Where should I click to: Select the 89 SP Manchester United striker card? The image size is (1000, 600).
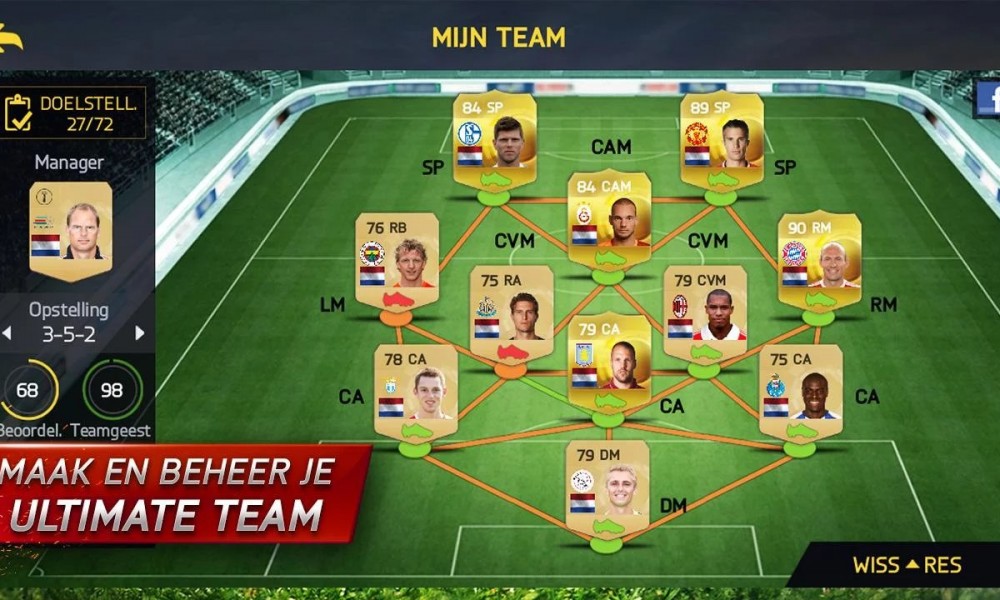(721, 137)
